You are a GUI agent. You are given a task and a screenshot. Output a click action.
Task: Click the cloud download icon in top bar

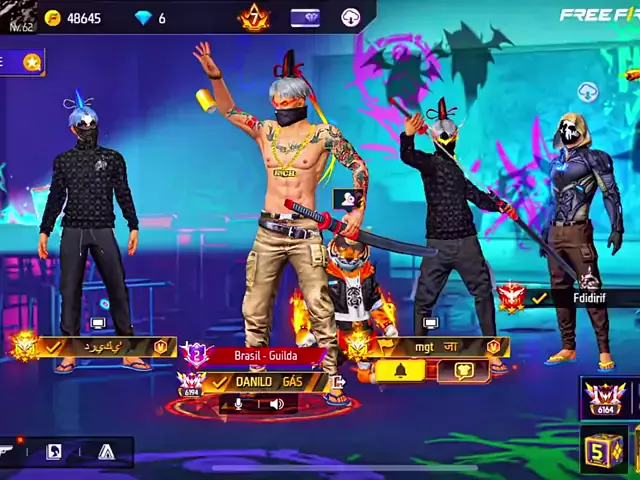tap(351, 17)
